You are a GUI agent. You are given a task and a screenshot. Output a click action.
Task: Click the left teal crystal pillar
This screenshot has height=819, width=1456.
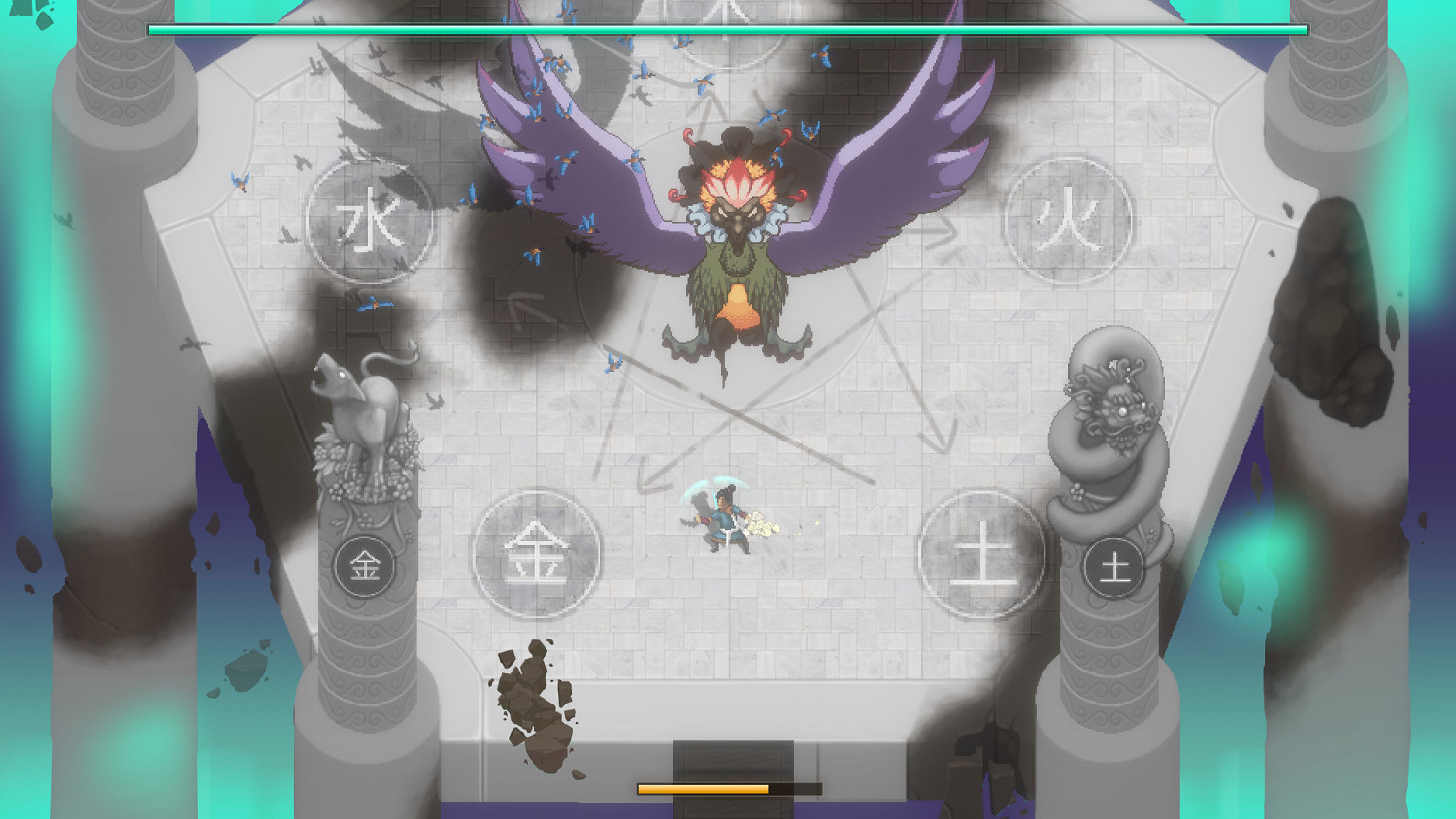click(x=29, y=388)
